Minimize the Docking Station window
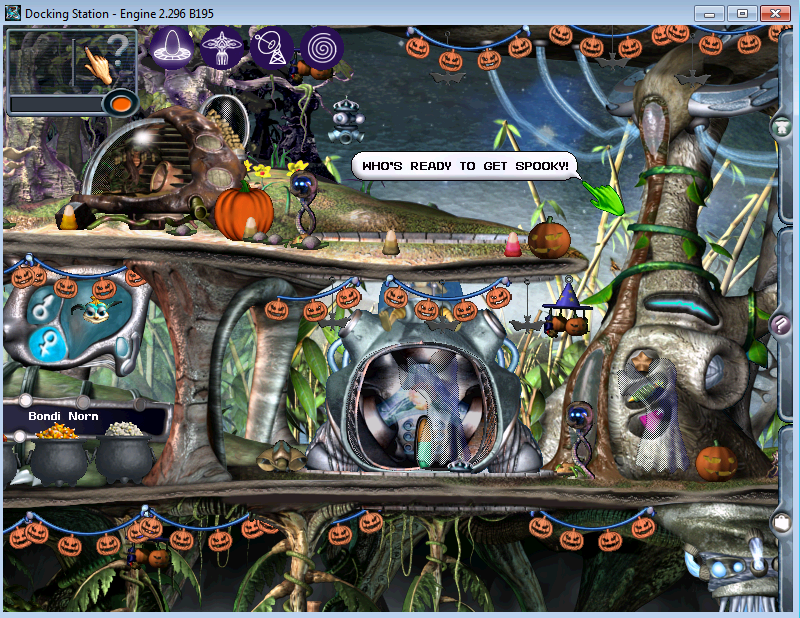 [x=709, y=13]
